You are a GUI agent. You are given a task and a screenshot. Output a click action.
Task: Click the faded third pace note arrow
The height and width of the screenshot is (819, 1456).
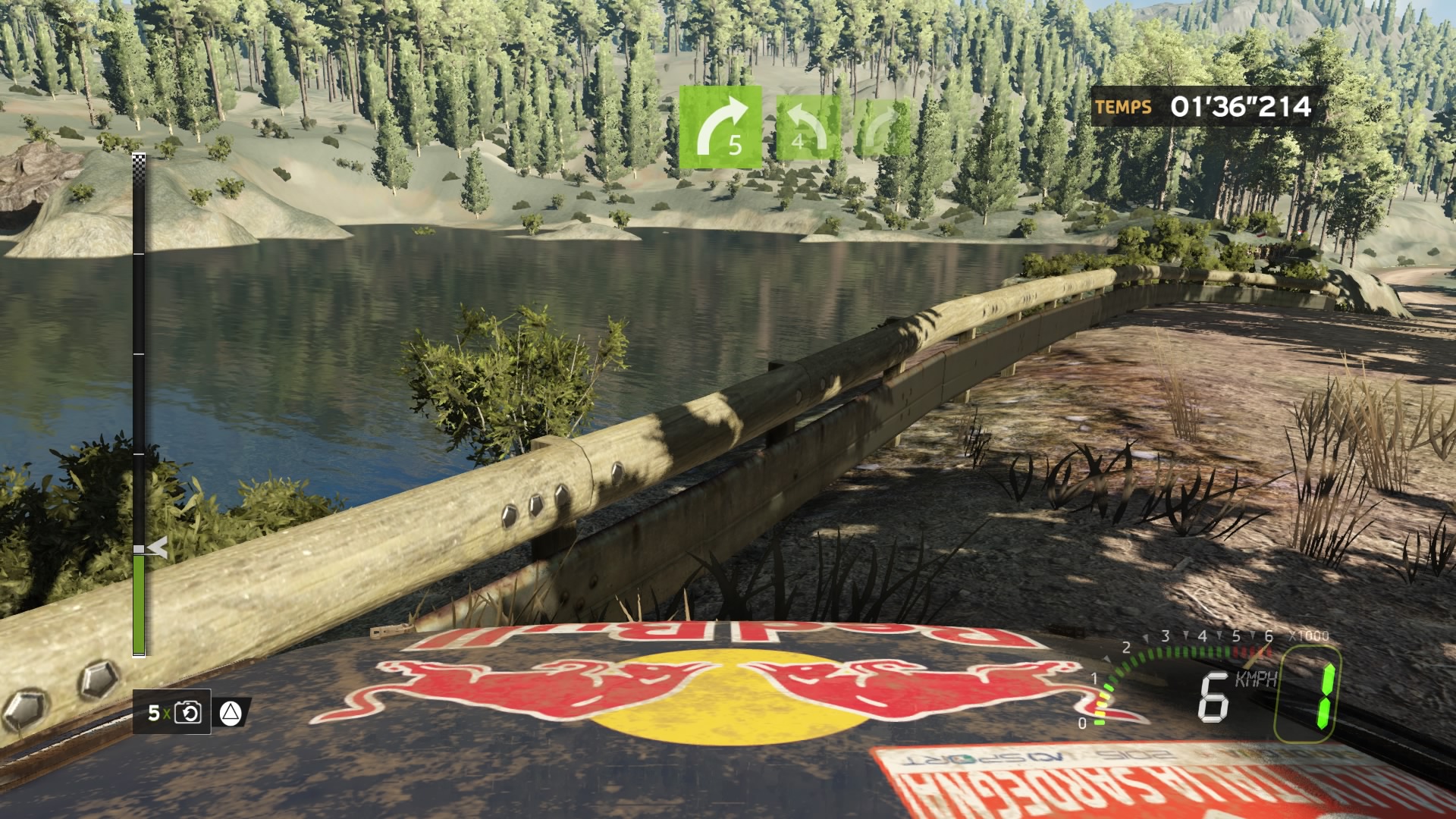(883, 127)
